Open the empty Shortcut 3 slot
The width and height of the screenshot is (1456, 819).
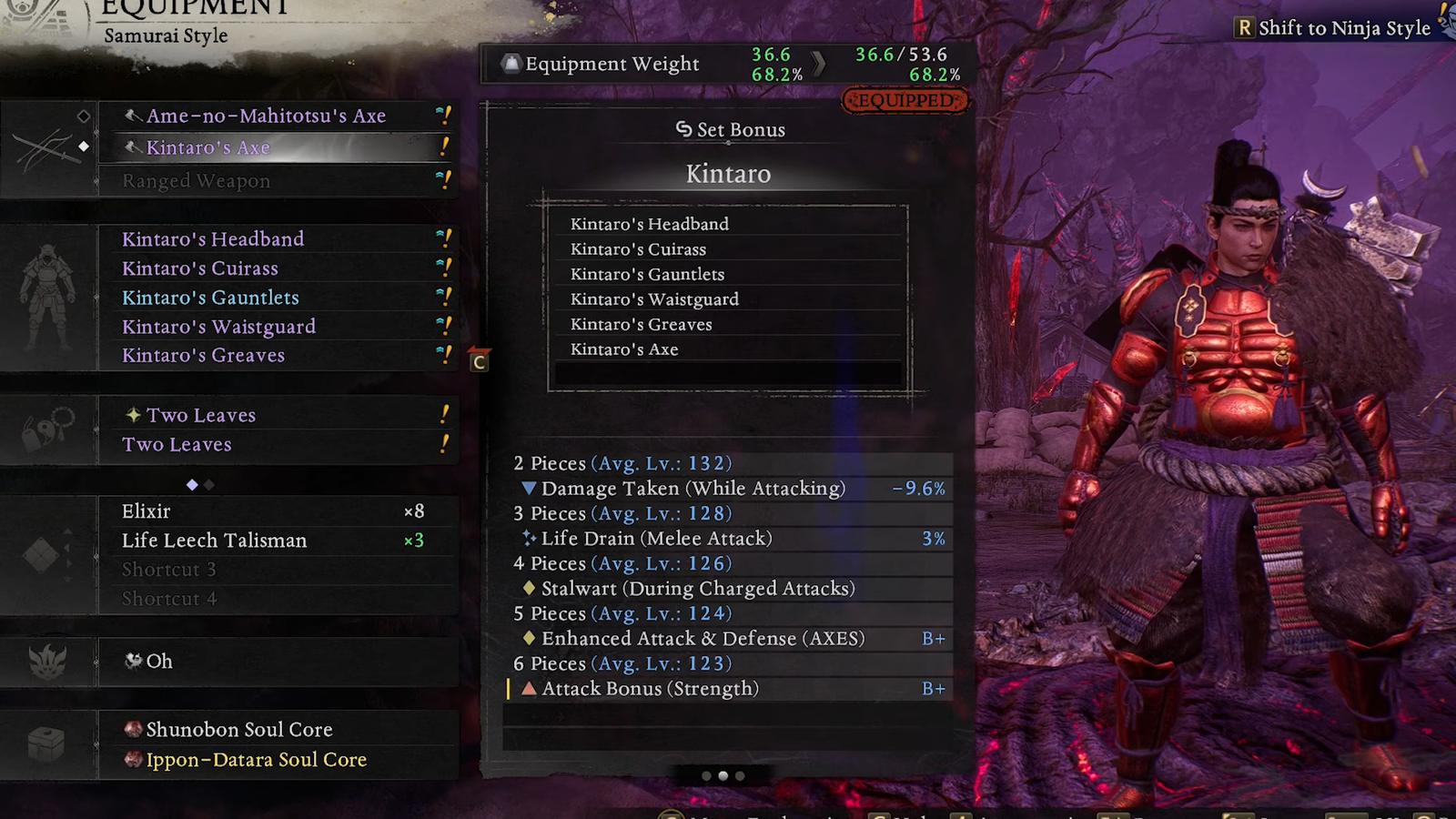pos(273,570)
